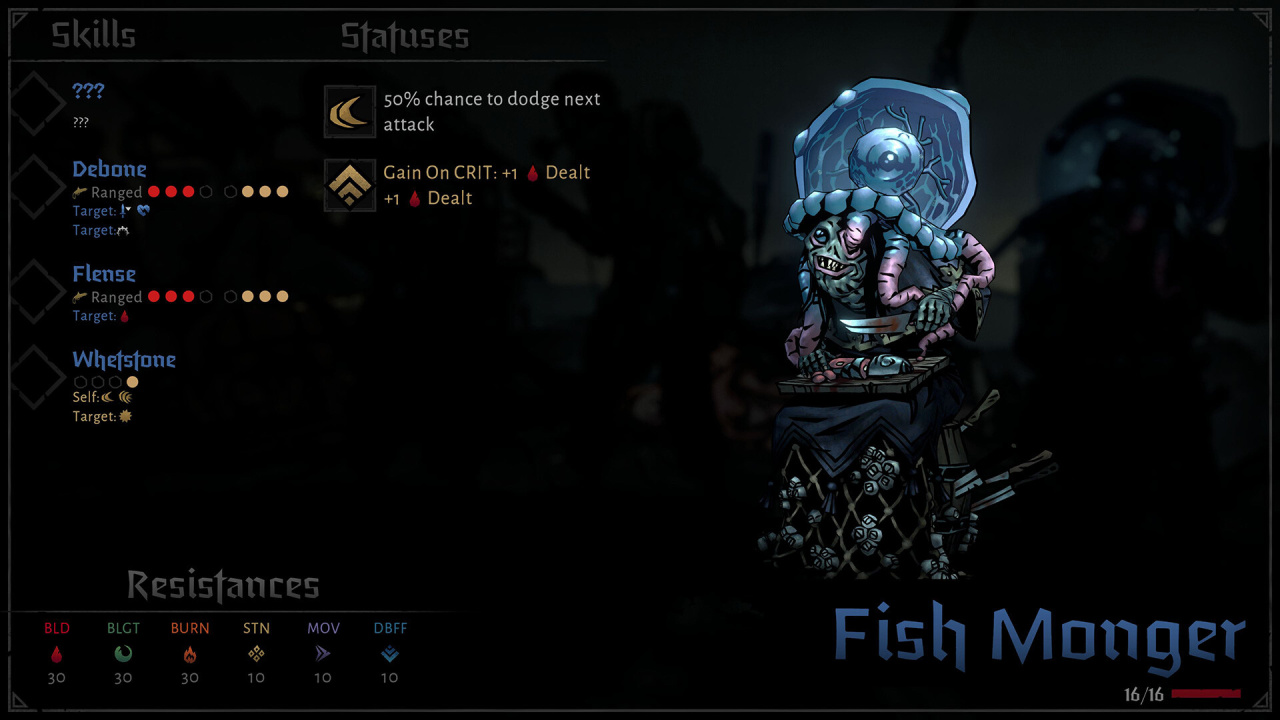The image size is (1280, 720).
Task: Select the unknown ??? skill entry
Action: click(88, 91)
